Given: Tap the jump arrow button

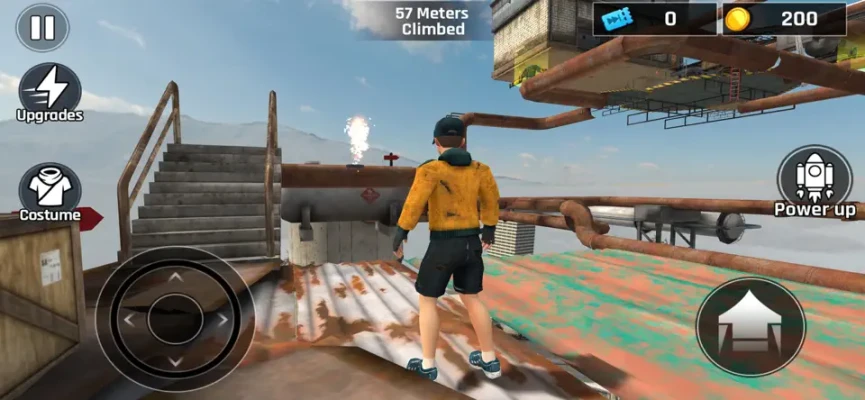Looking at the screenshot, I should (x=750, y=326).
